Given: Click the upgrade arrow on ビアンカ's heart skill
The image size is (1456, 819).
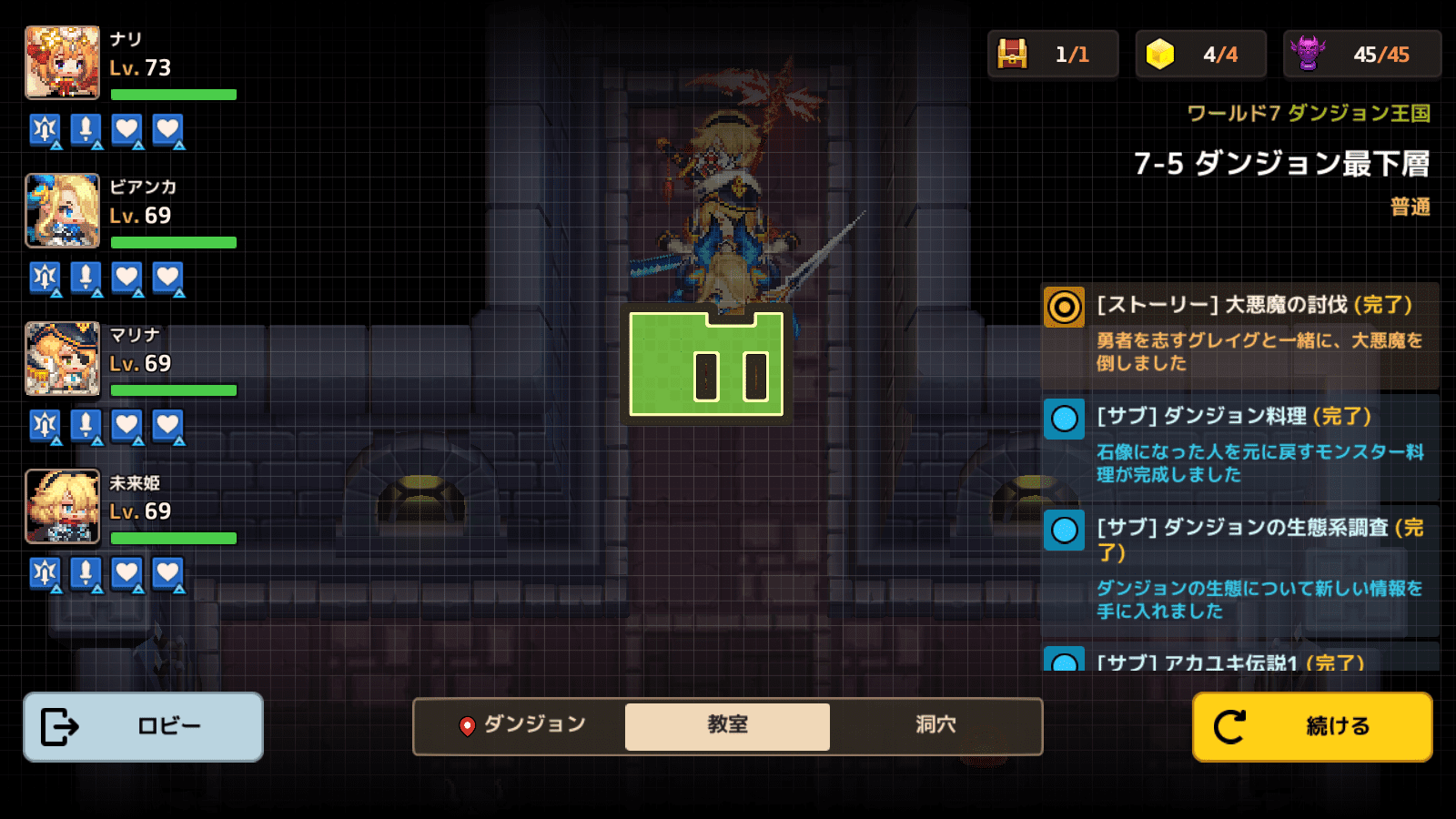Looking at the screenshot, I should tap(138, 292).
